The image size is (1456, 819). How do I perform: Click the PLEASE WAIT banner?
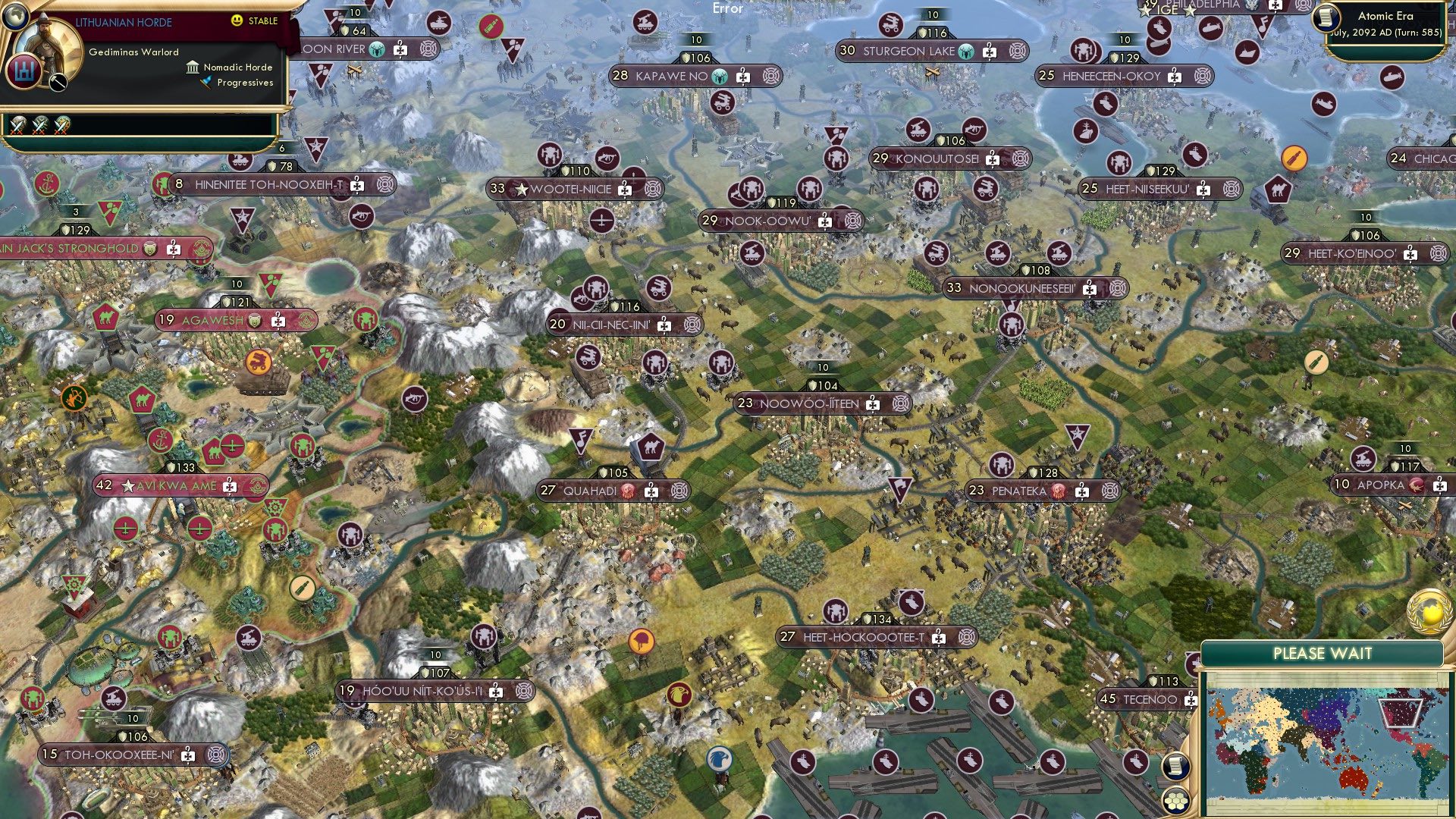1324,653
